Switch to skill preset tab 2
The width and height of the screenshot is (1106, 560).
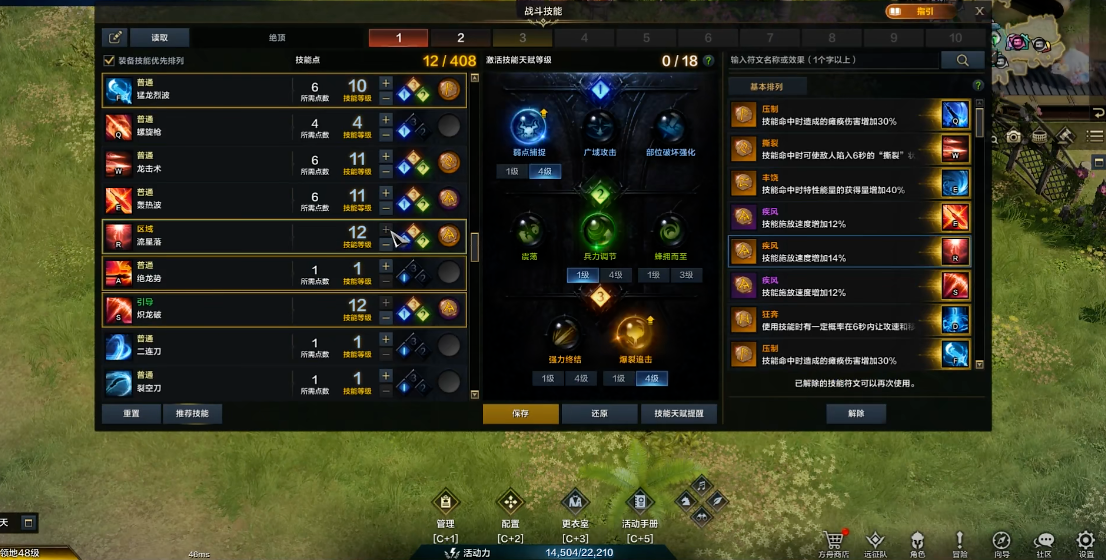pyautogui.click(x=460, y=38)
